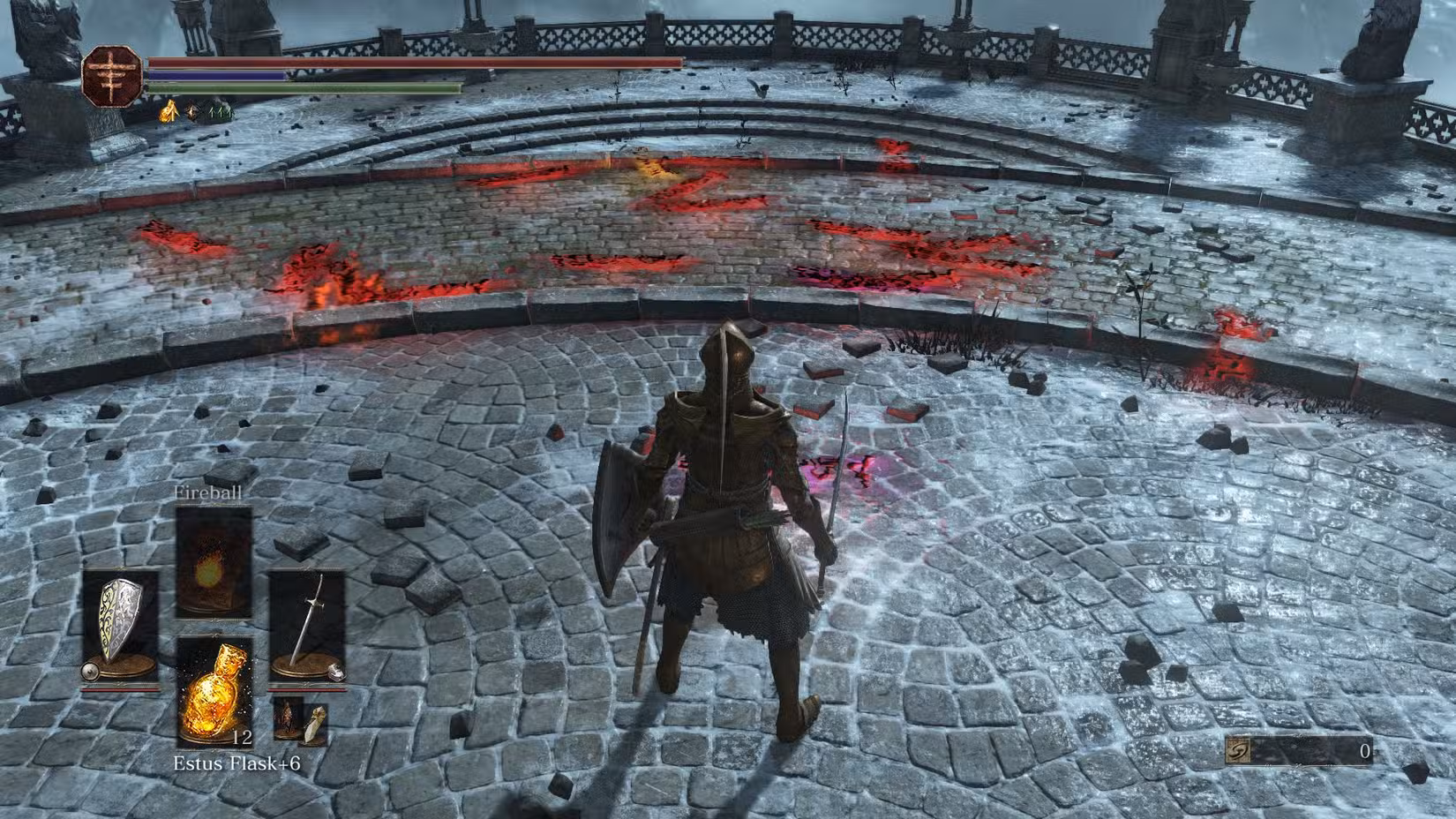Click the covenant emblem in top-left corner
Image resolution: width=1456 pixels, height=819 pixels.
(113, 78)
